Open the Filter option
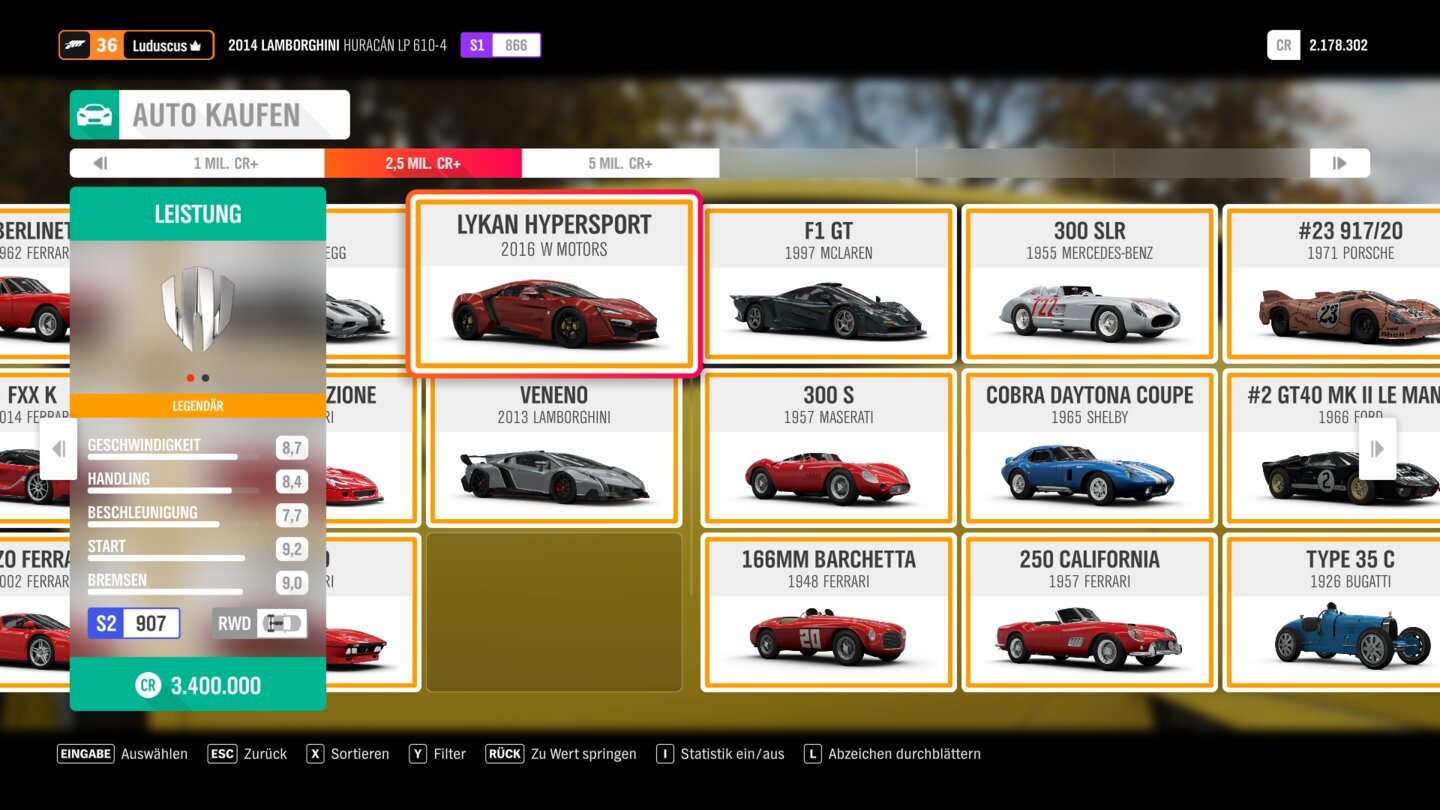Viewport: 1440px width, 810px height. pyautogui.click(x=438, y=754)
